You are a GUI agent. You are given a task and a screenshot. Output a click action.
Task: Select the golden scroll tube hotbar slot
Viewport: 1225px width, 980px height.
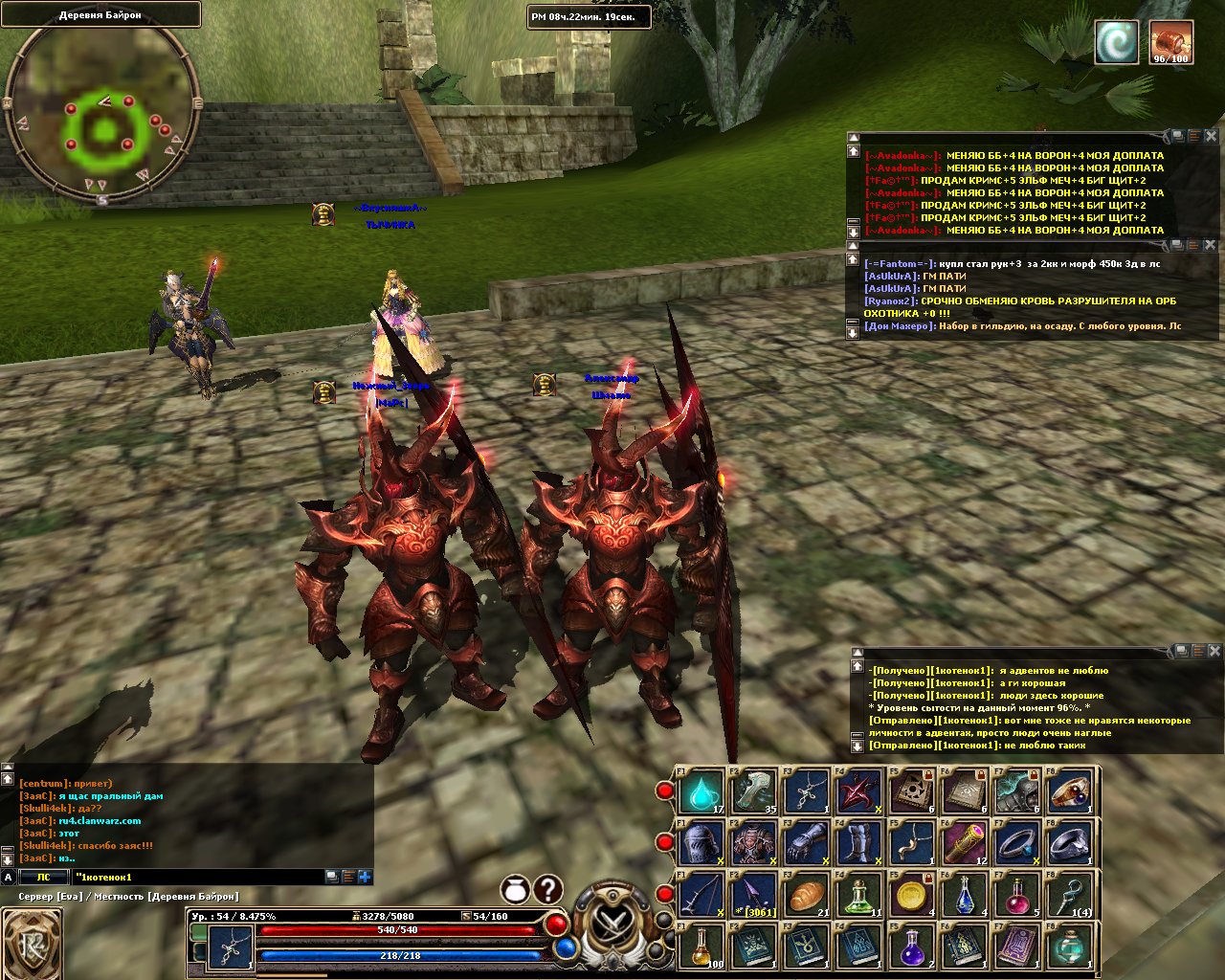[965, 844]
